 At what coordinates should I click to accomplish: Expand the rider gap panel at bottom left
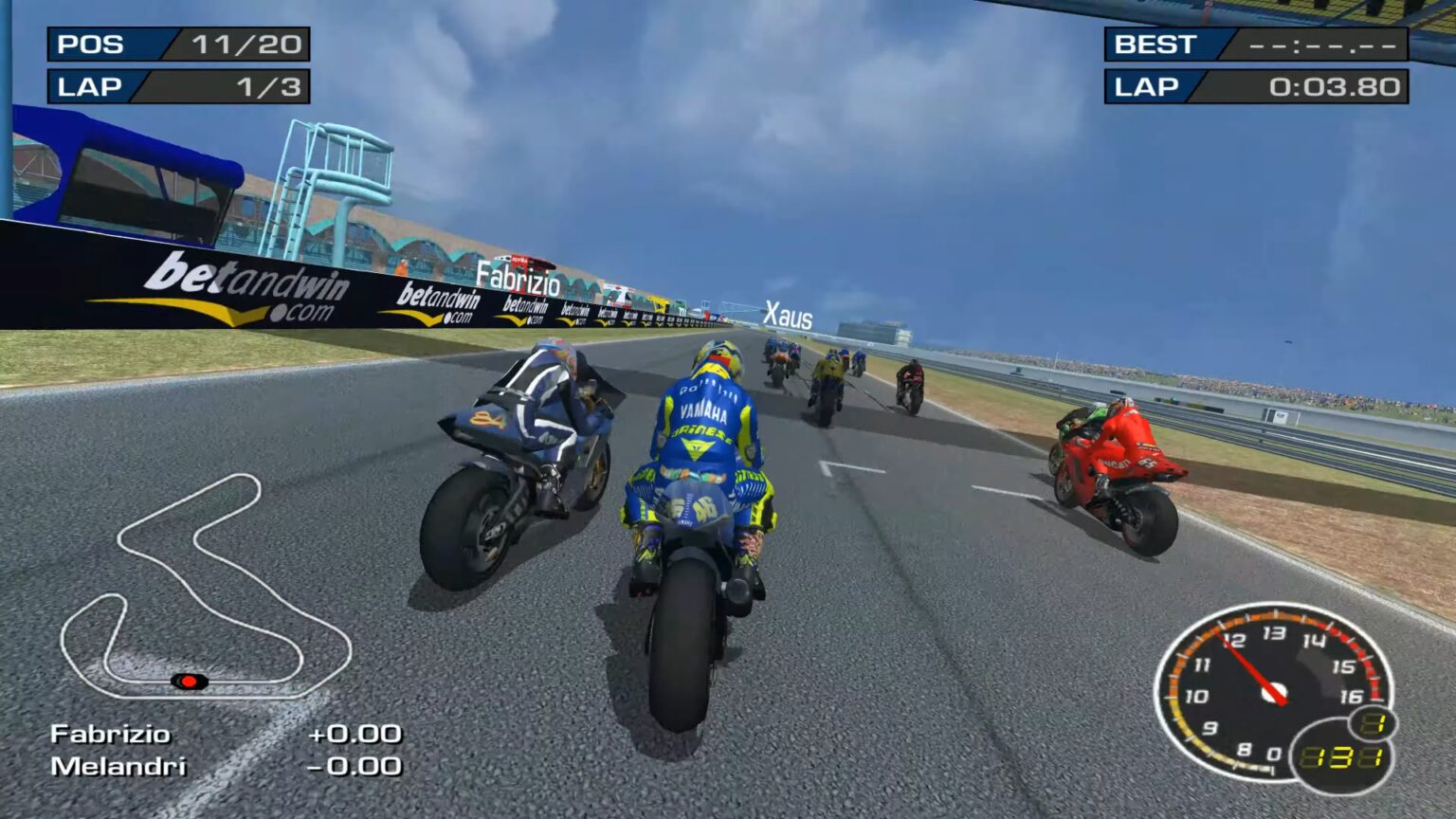(218, 749)
